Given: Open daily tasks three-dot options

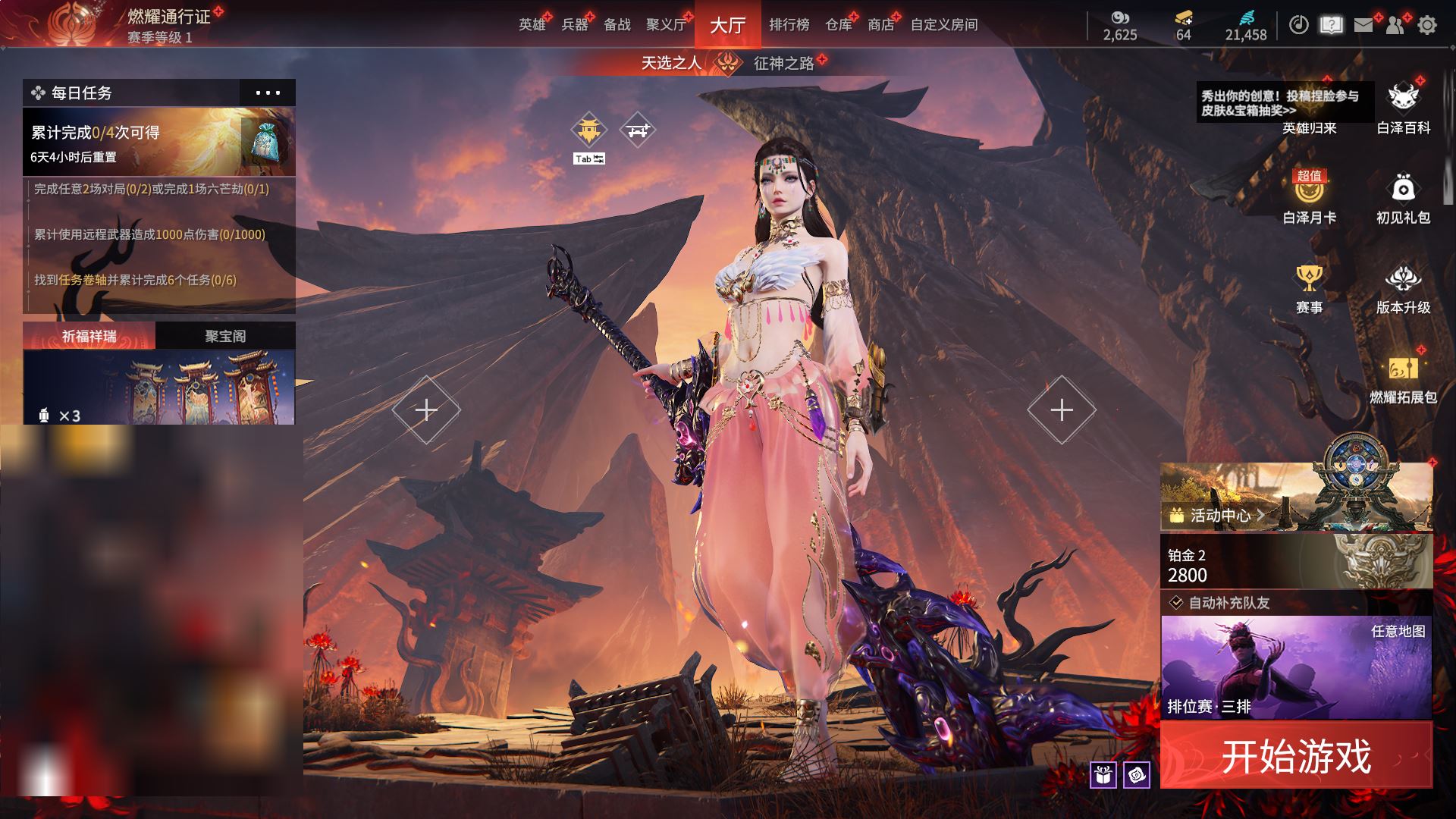Looking at the screenshot, I should tap(268, 93).
